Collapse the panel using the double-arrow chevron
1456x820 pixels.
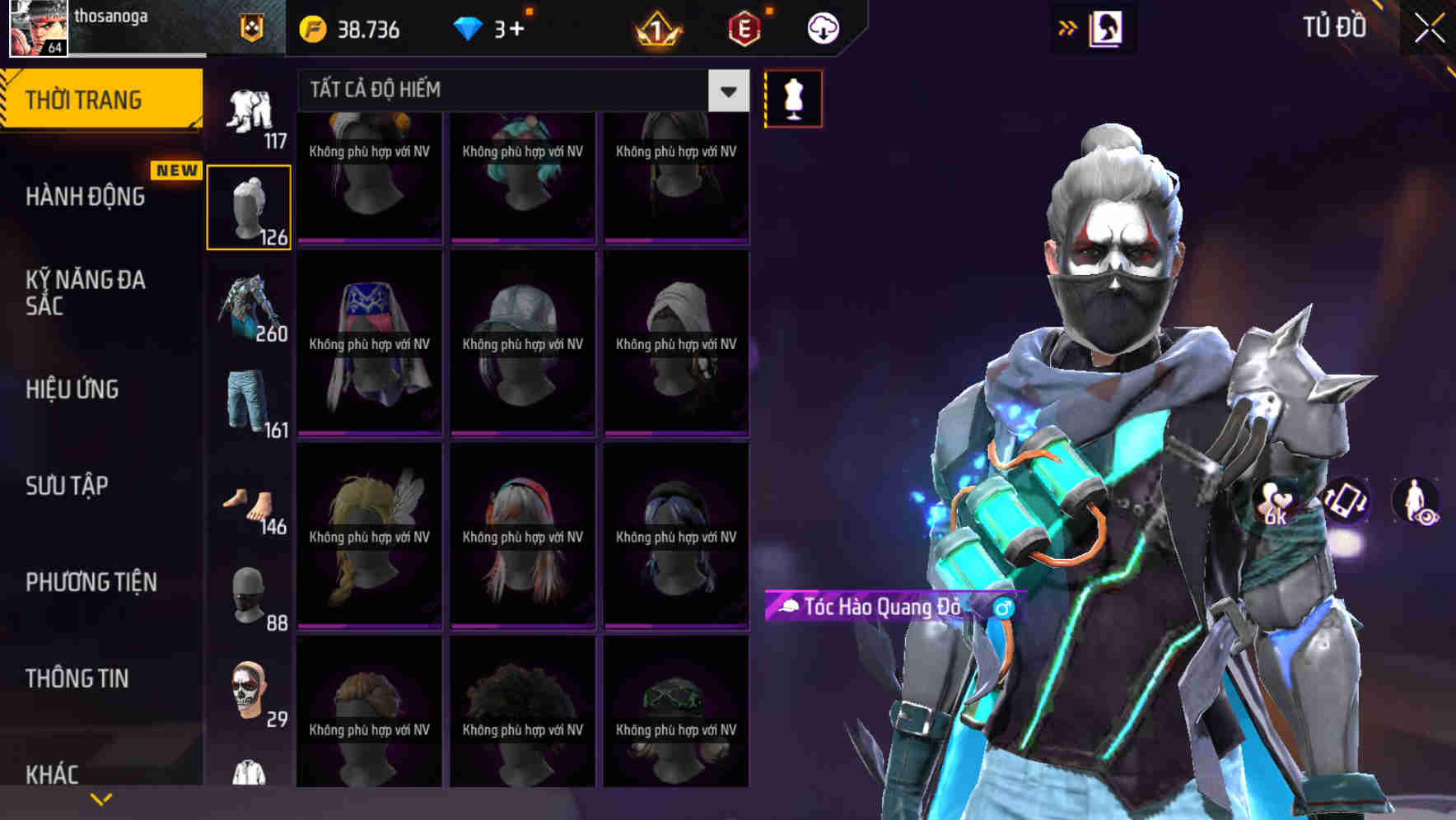pyautogui.click(x=1068, y=27)
